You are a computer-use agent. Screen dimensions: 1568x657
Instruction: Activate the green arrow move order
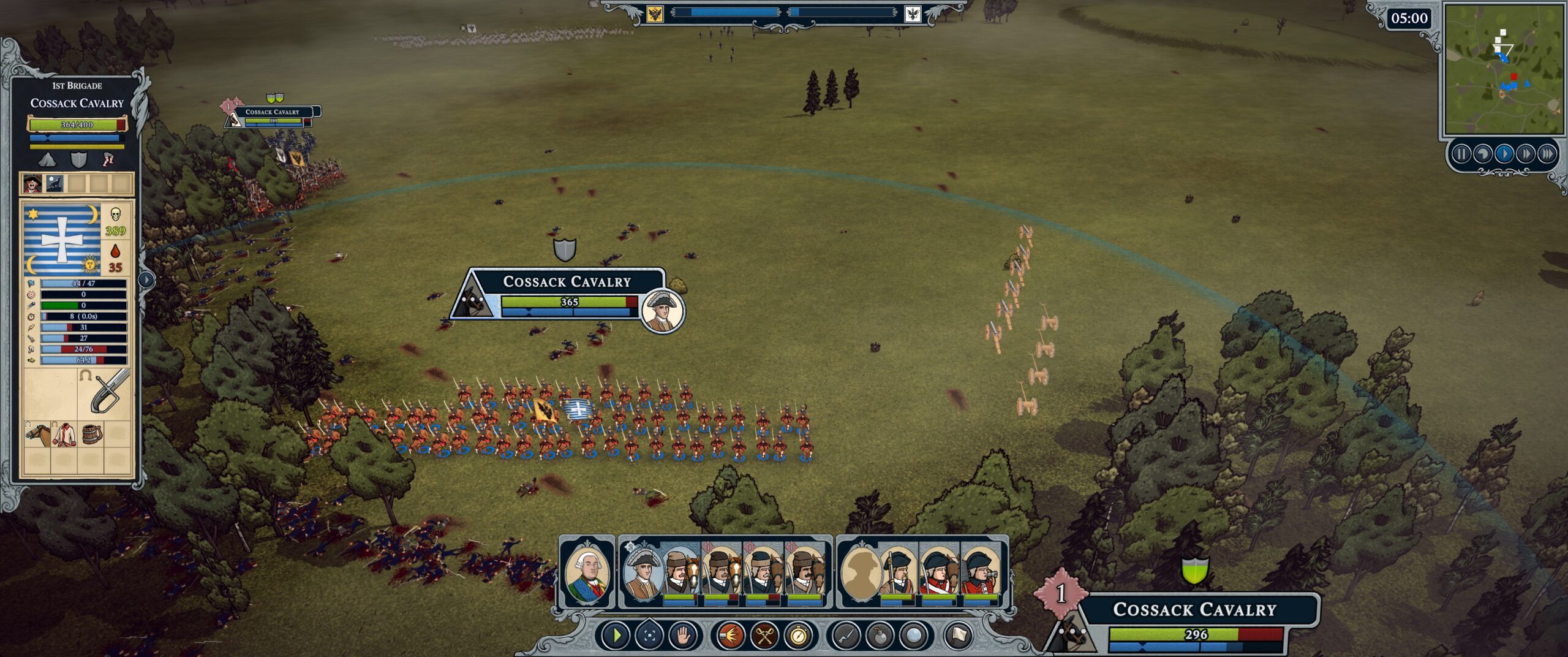616,636
